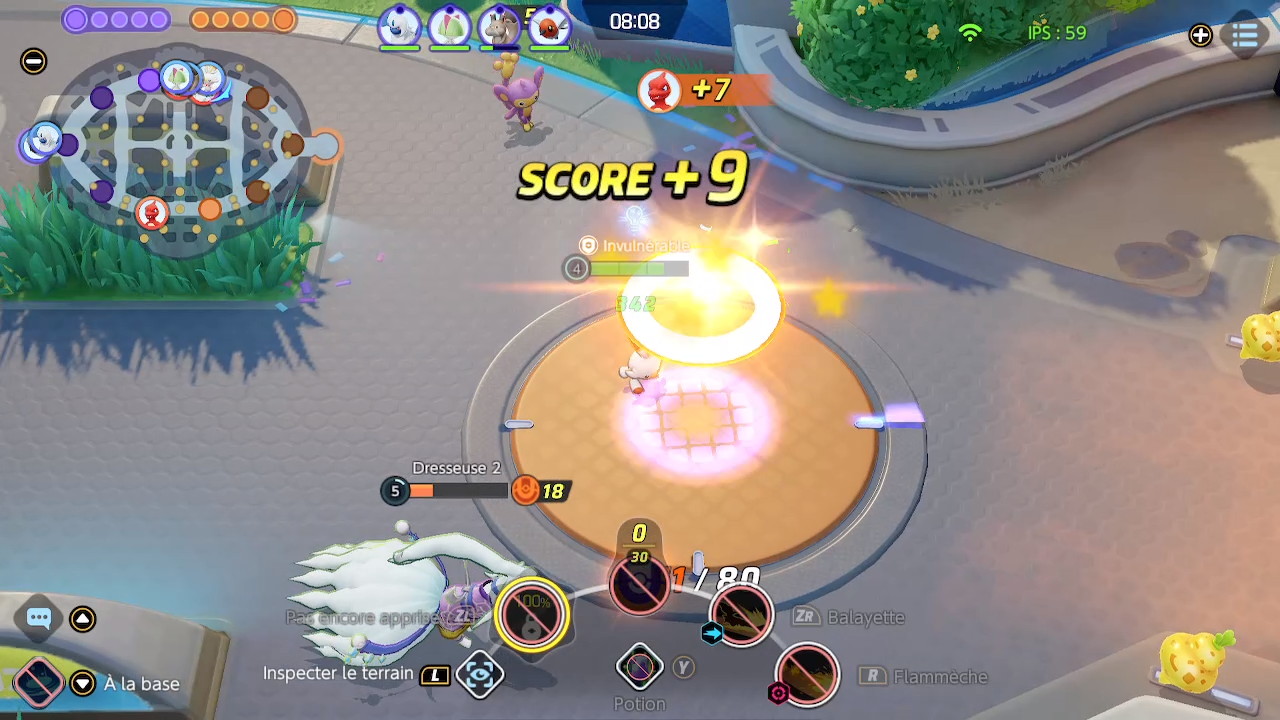
Task: Open the main menu hamburger icon
Action: pos(1245,36)
